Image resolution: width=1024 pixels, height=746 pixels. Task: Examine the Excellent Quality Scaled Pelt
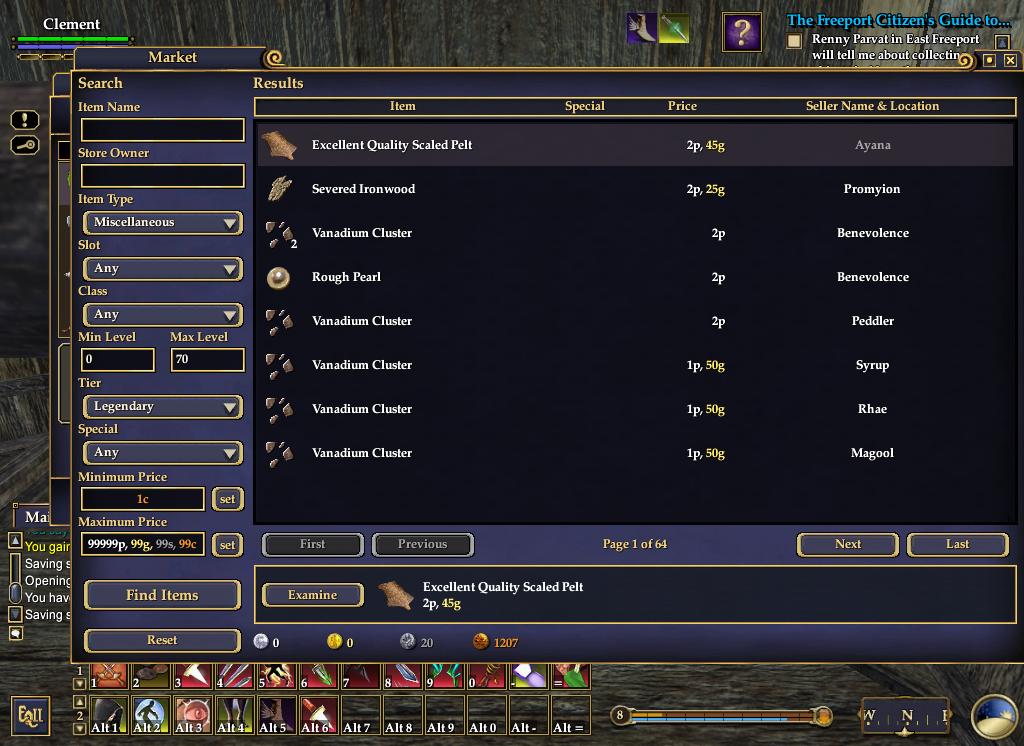pyautogui.click(x=312, y=595)
